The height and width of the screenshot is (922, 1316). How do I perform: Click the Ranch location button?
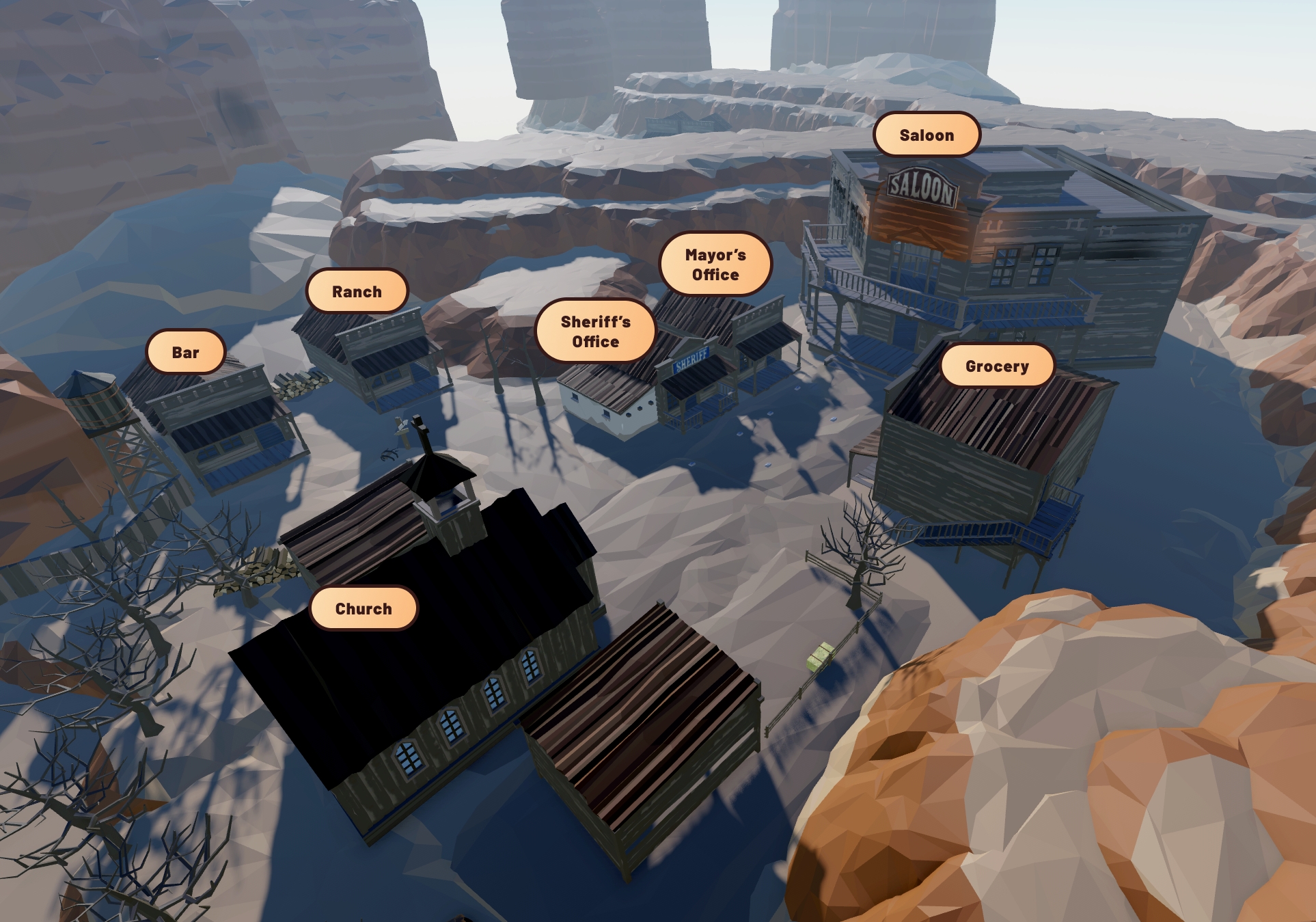[357, 291]
